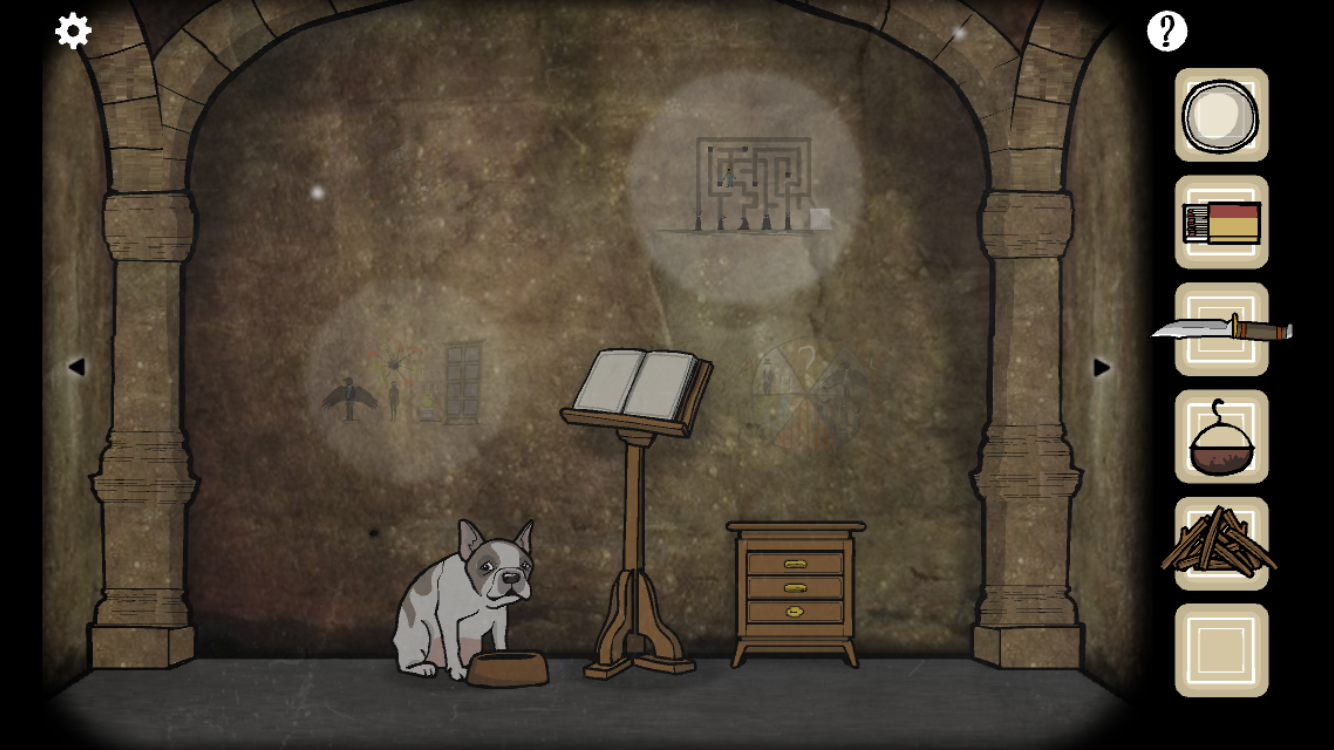
Task: Navigate to the left room arrow
Action: pyautogui.click(x=76, y=367)
